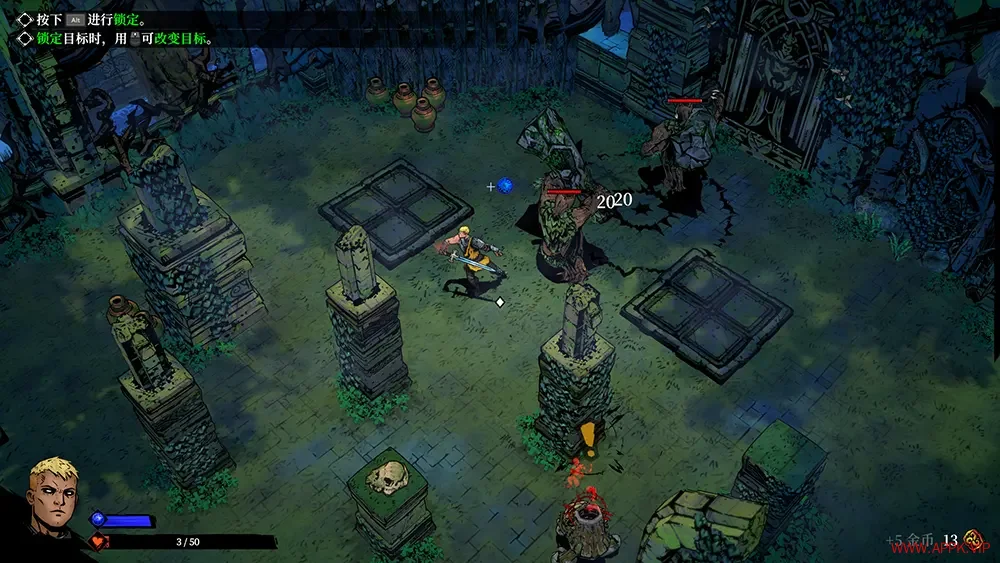This screenshot has width=1000, height=563.
Task: Click the red heart health icon
Action: pos(98,542)
